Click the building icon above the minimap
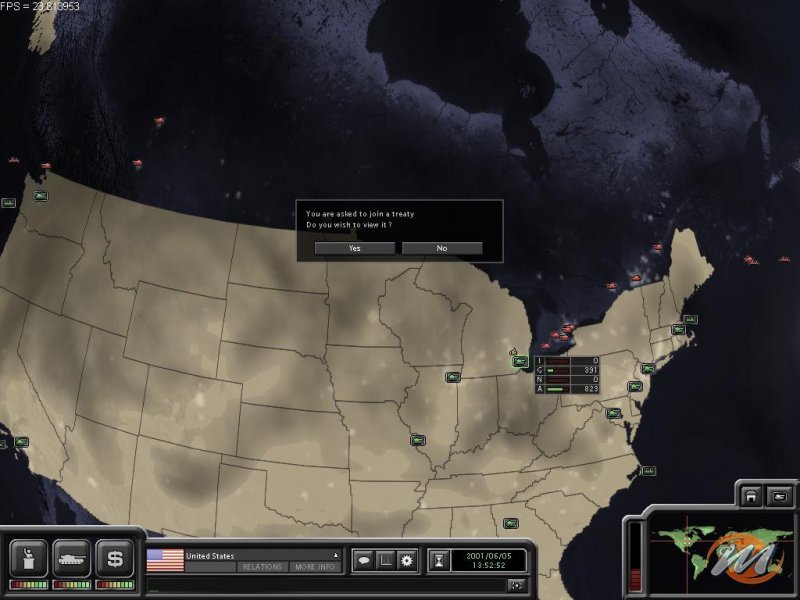 point(750,496)
